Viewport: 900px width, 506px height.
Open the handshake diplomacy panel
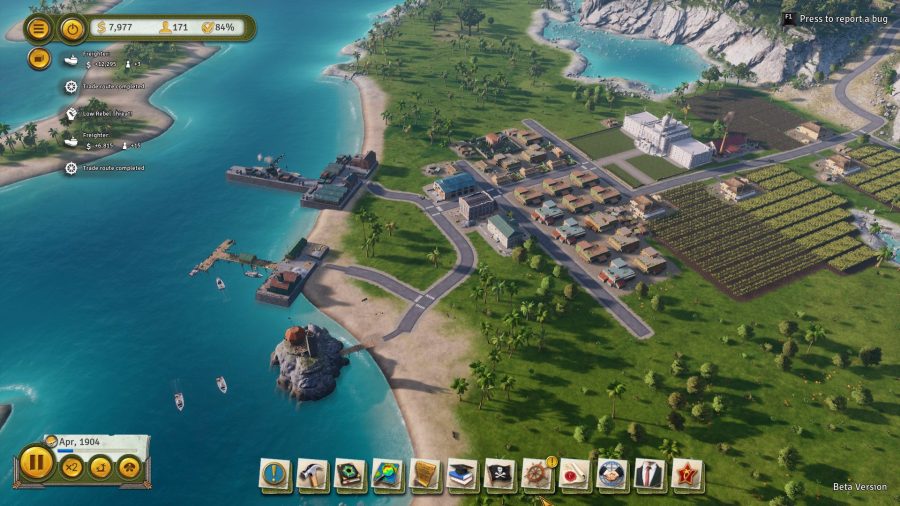click(x=612, y=473)
